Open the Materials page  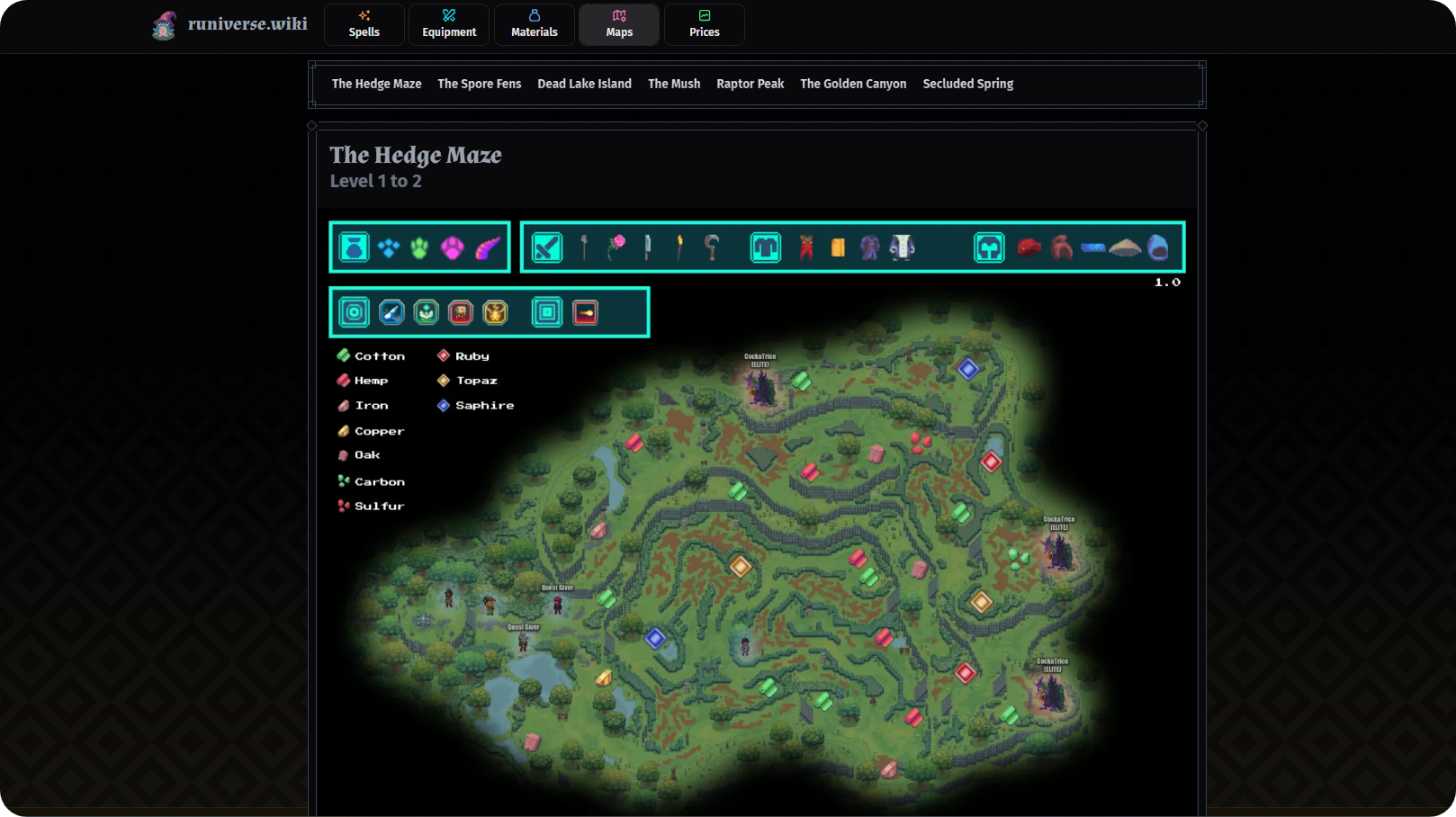535,24
